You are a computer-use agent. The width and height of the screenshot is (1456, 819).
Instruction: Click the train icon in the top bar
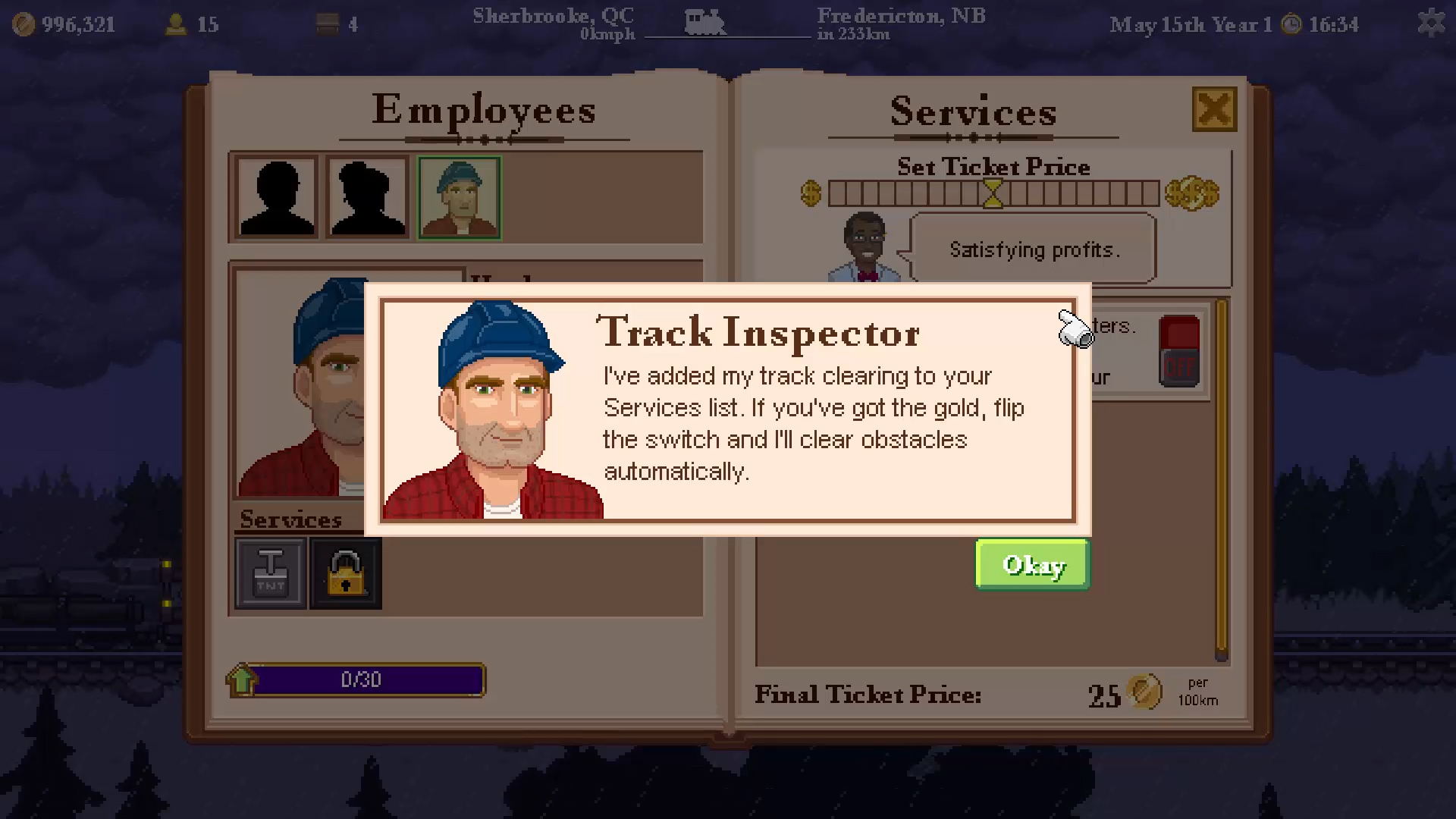click(705, 23)
